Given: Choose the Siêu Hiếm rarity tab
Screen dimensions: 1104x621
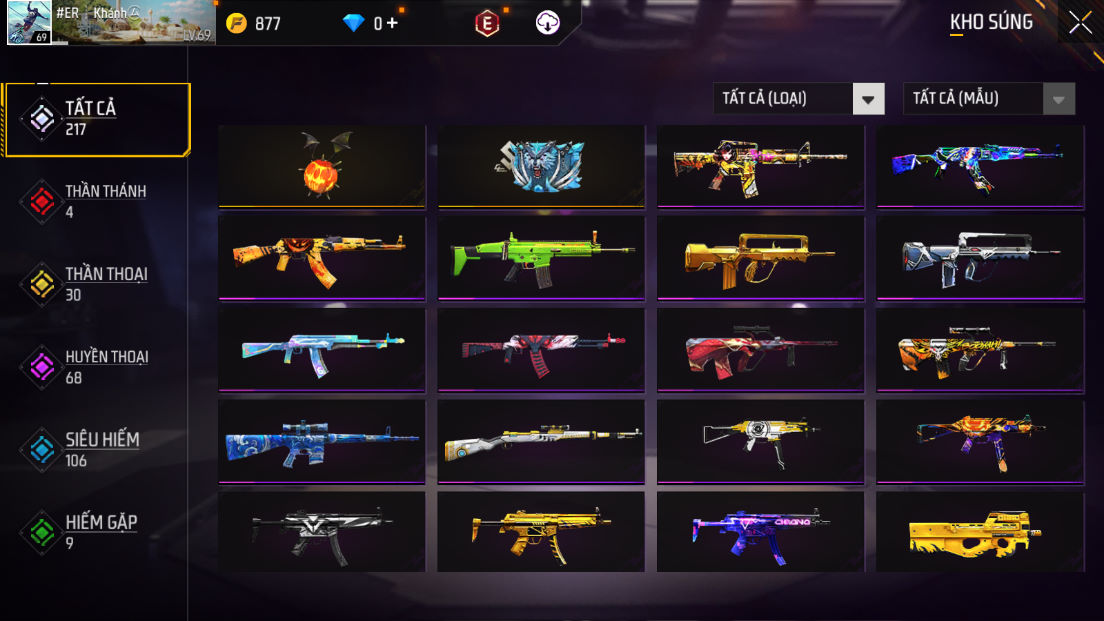Looking at the screenshot, I should tap(96, 449).
